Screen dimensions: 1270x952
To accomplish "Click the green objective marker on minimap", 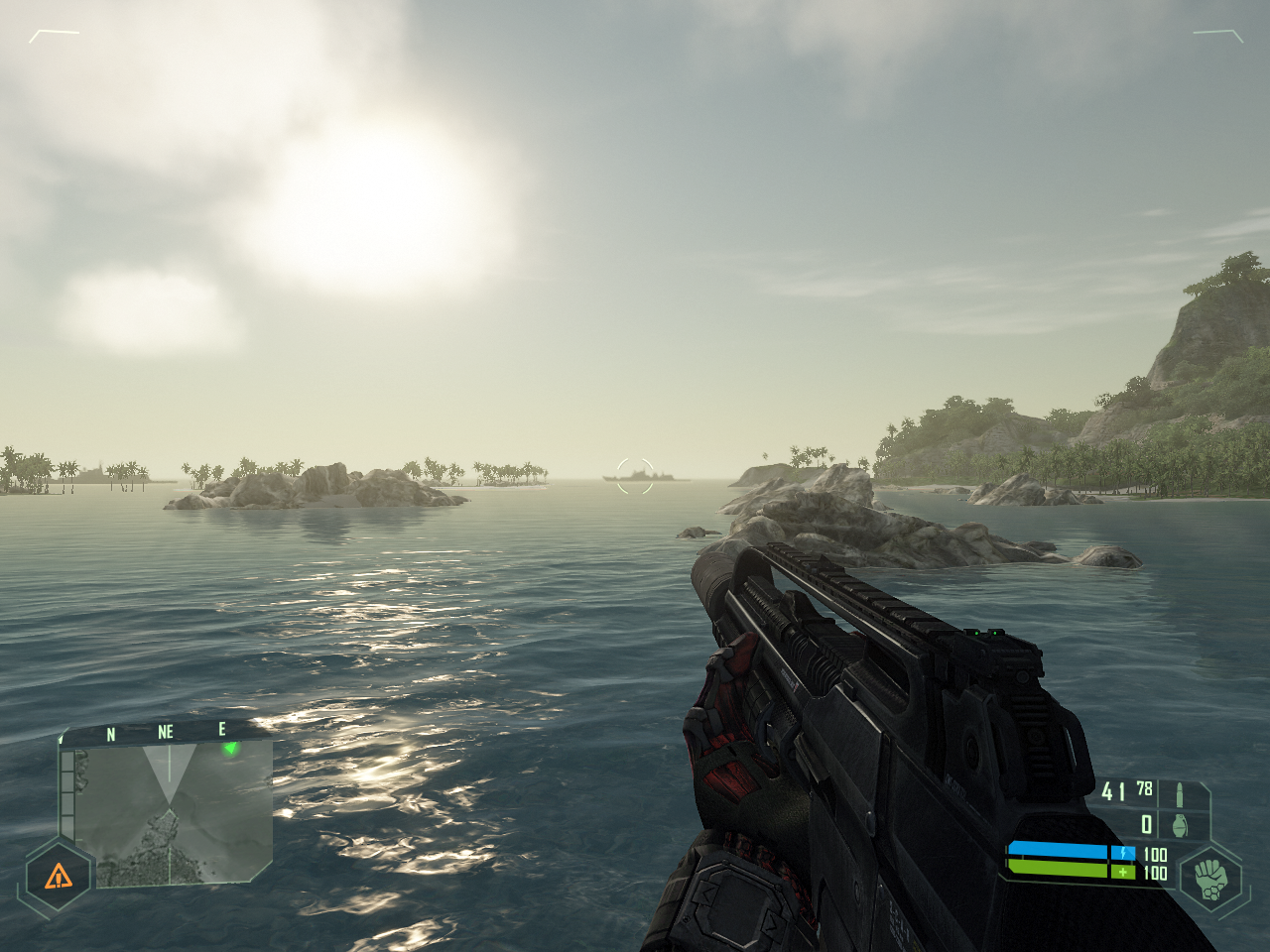I will coord(231,748).
